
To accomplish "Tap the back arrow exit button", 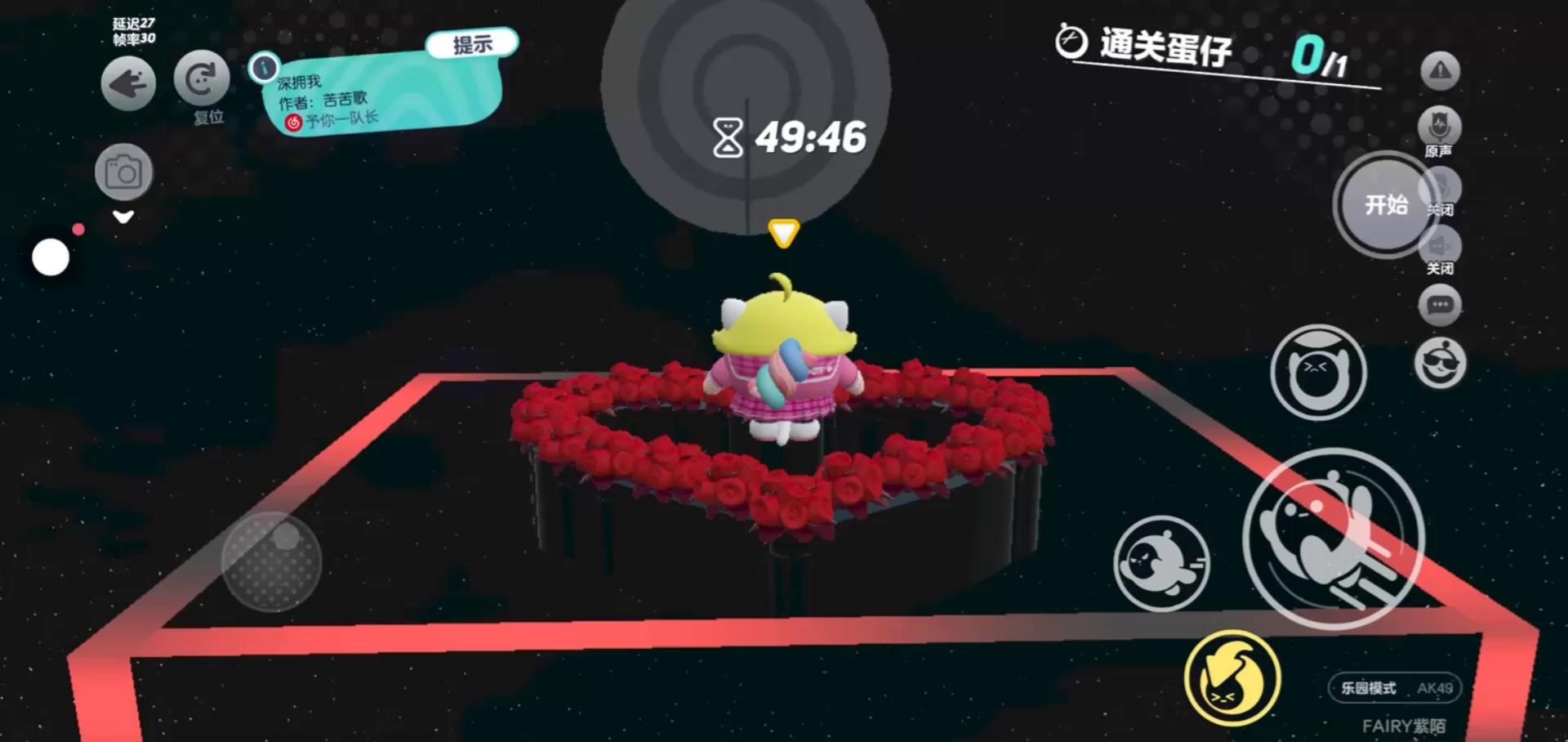I will point(128,83).
